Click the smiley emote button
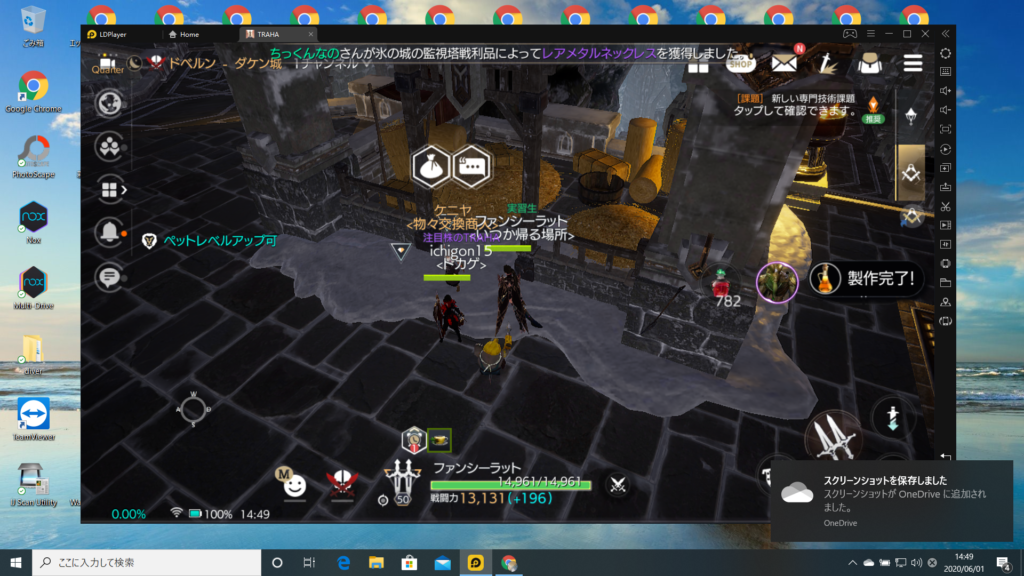The width and height of the screenshot is (1024, 576). 294,485
